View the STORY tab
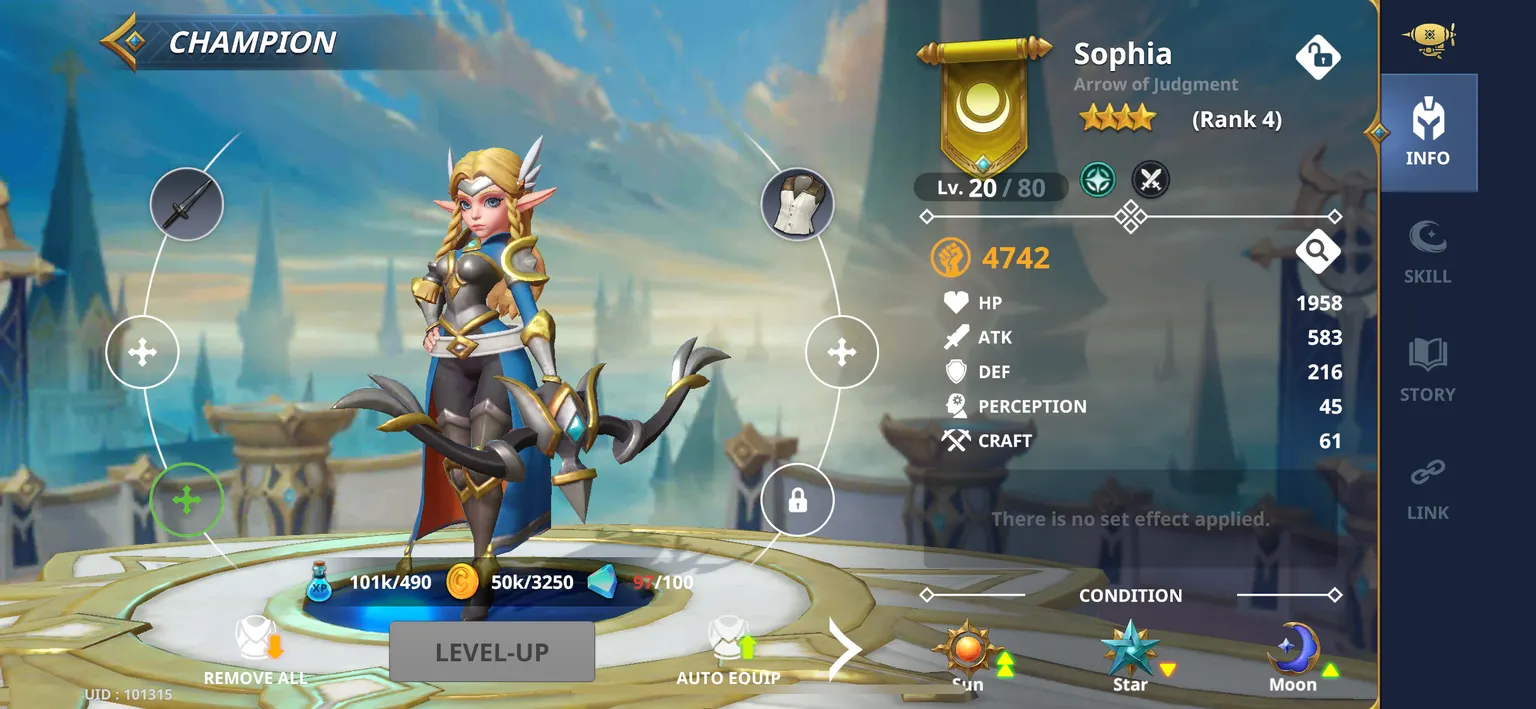Screen dimensions: 1536x709 point(1427,370)
